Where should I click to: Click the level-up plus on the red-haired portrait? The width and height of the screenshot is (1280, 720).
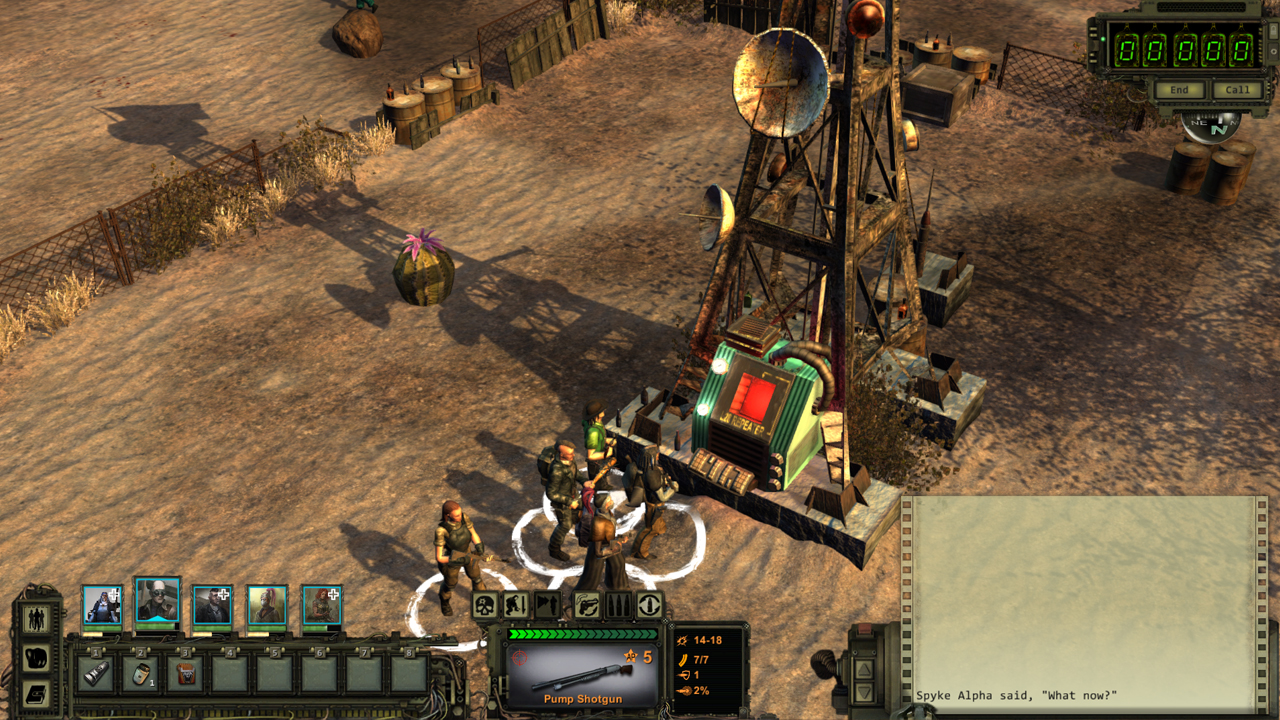coord(332,594)
